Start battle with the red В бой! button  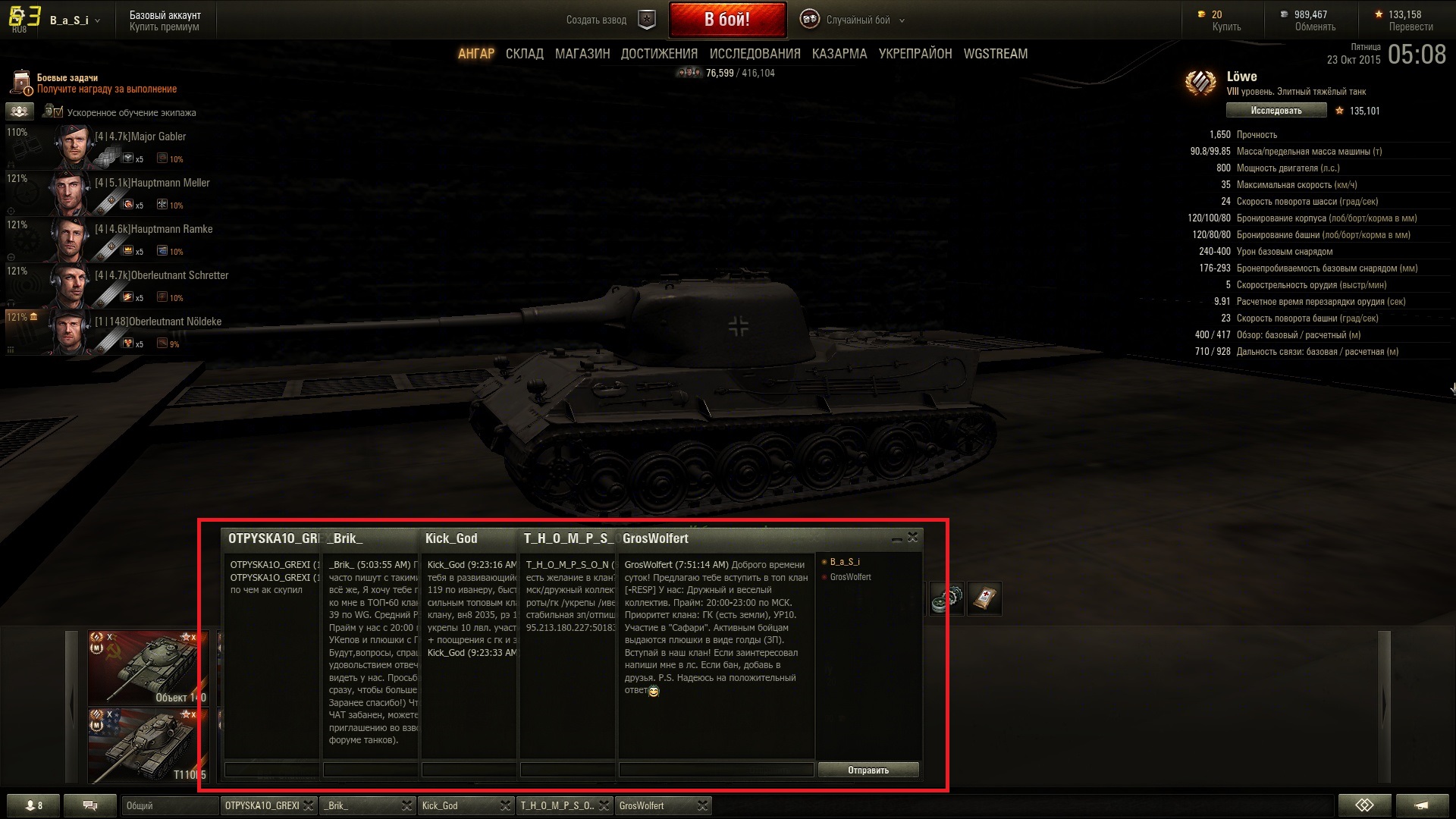[x=726, y=20]
